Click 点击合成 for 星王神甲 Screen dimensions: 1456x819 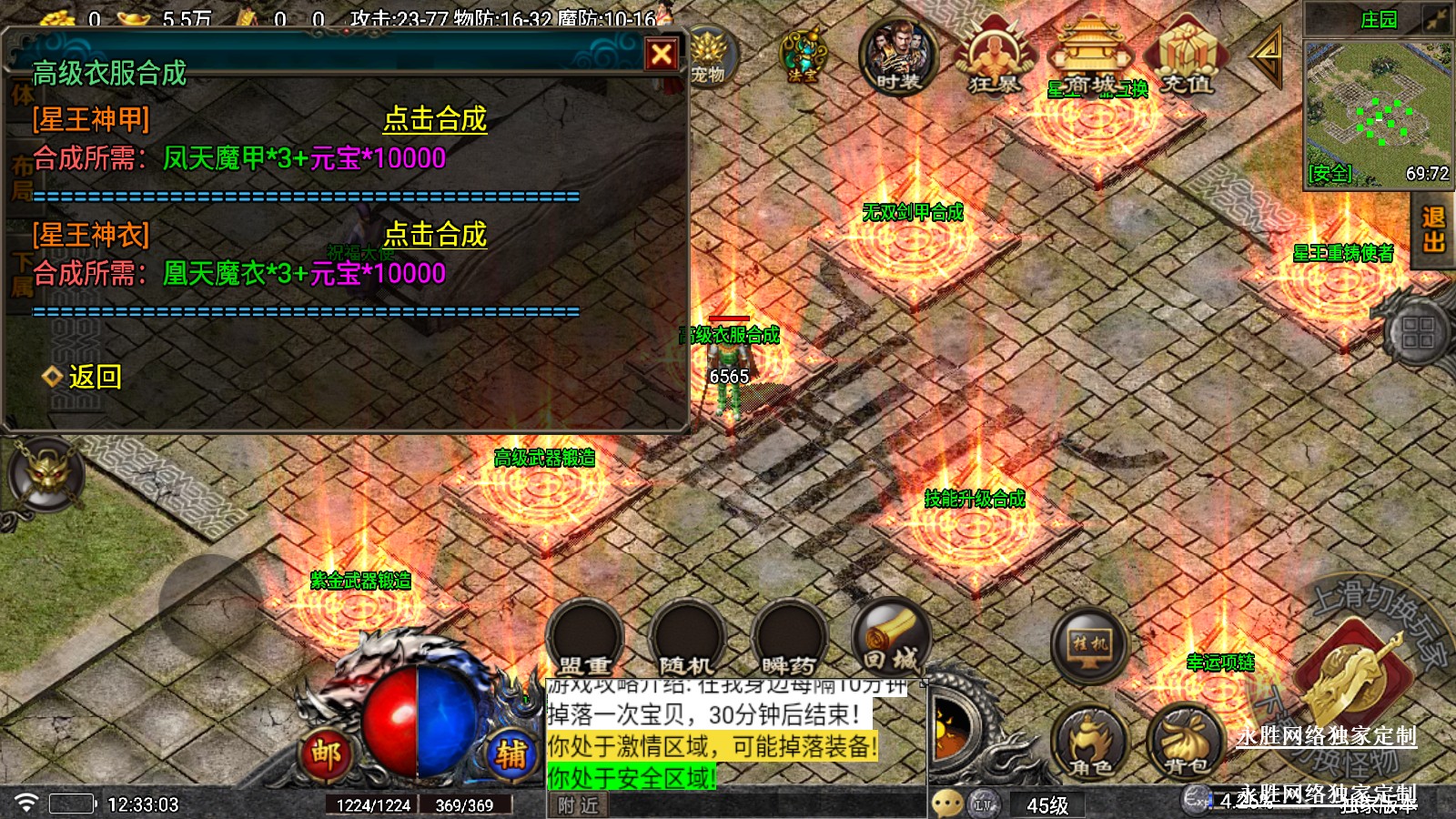(435, 119)
